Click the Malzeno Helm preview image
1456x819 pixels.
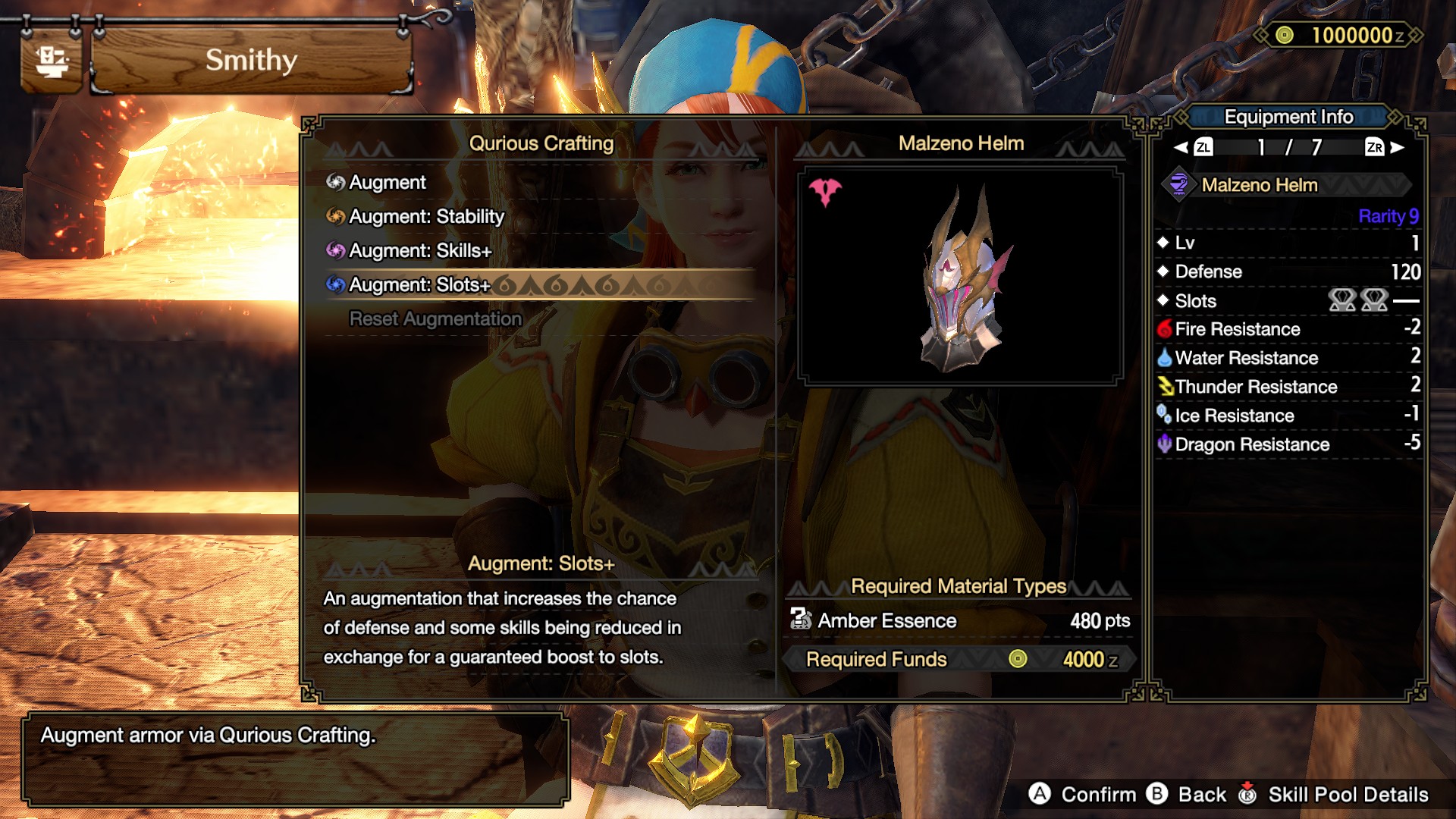(960, 278)
